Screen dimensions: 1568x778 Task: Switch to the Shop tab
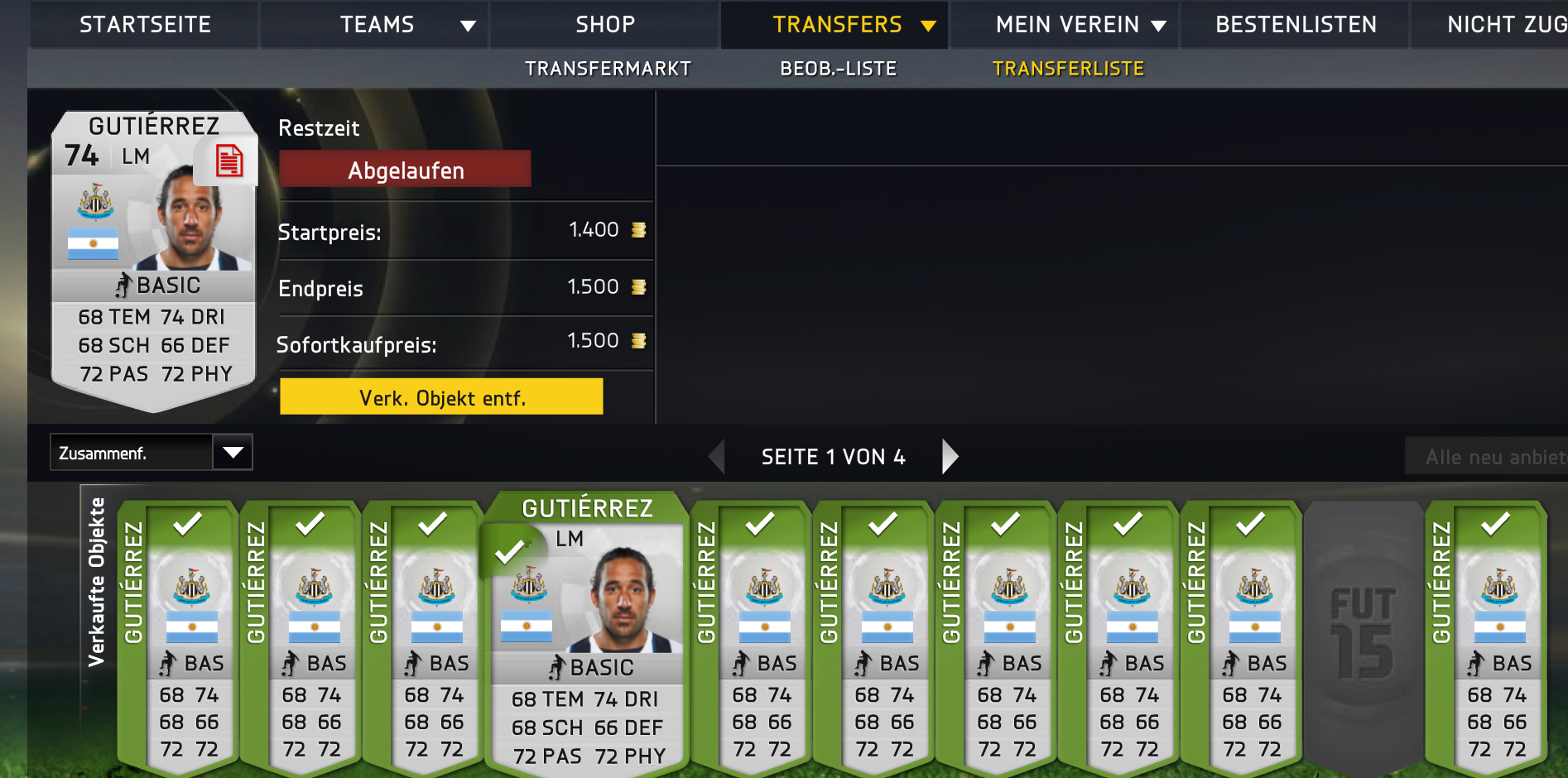tap(605, 25)
